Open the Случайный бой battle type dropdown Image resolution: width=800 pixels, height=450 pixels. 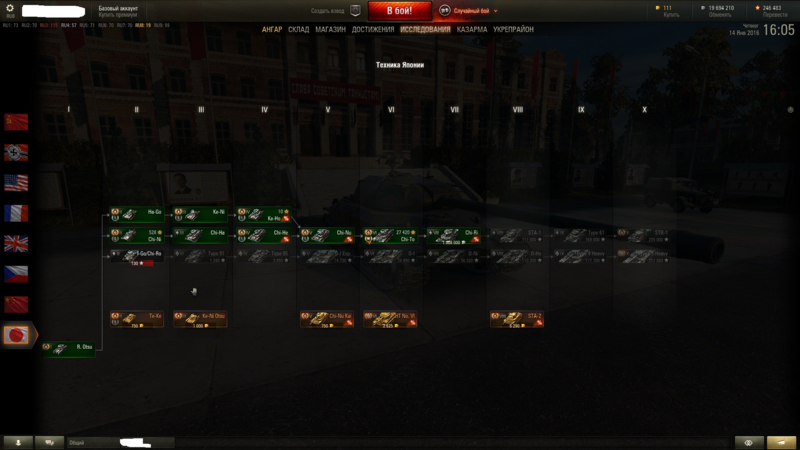pos(468,10)
